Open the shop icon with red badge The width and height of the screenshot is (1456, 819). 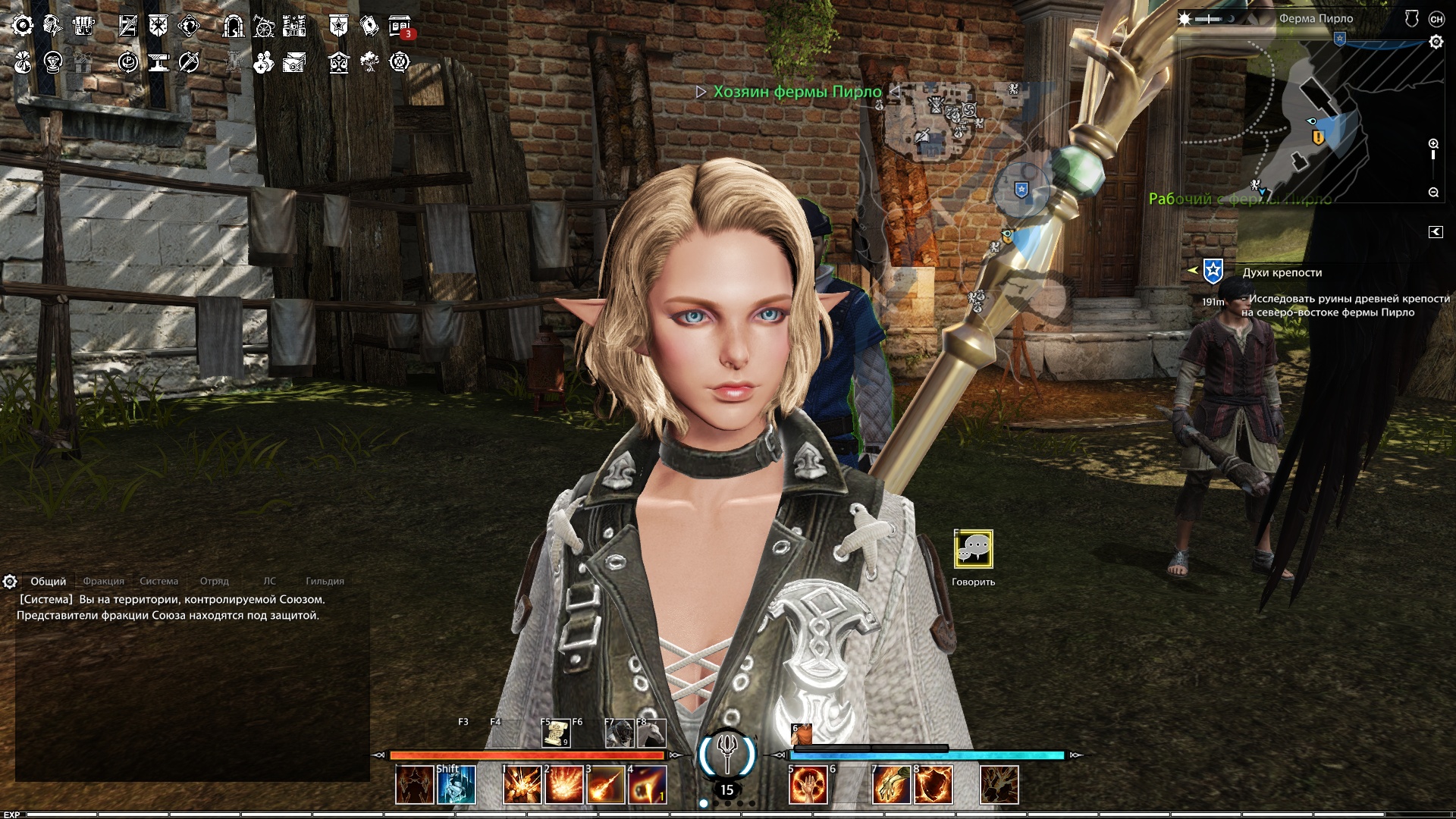[x=400, y=27]
